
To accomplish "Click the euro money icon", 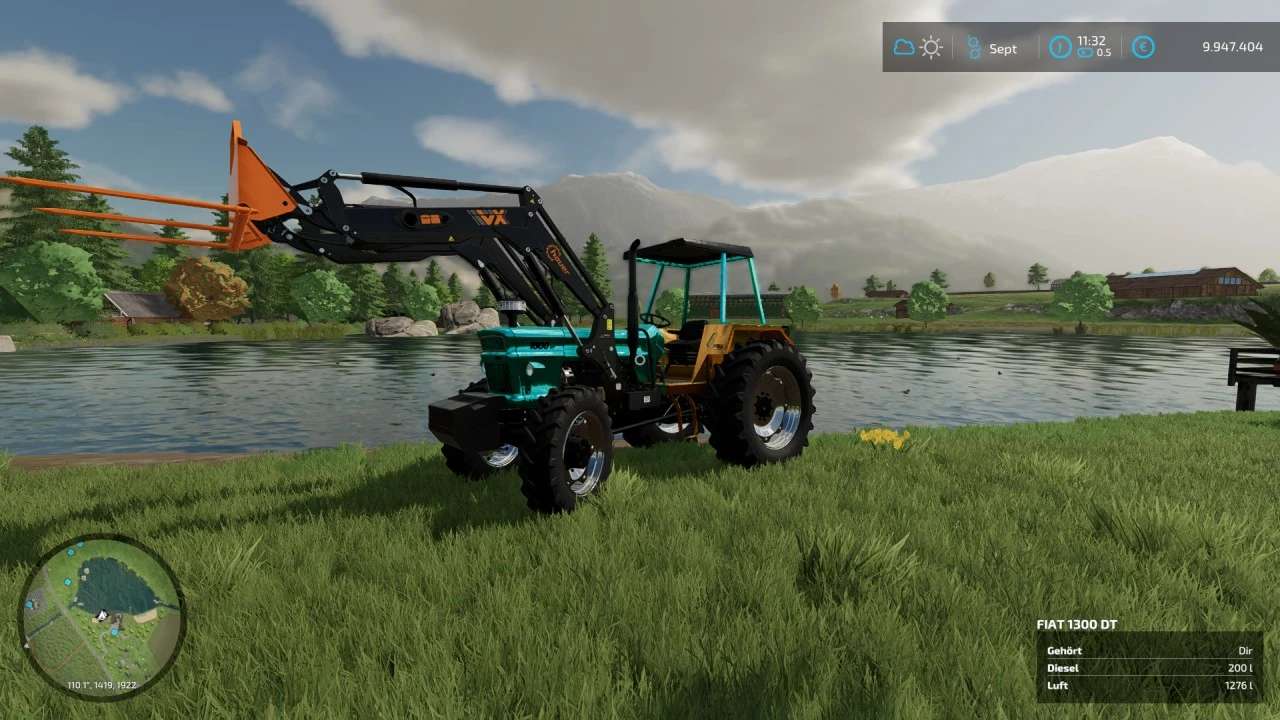I will [1143, 47].
